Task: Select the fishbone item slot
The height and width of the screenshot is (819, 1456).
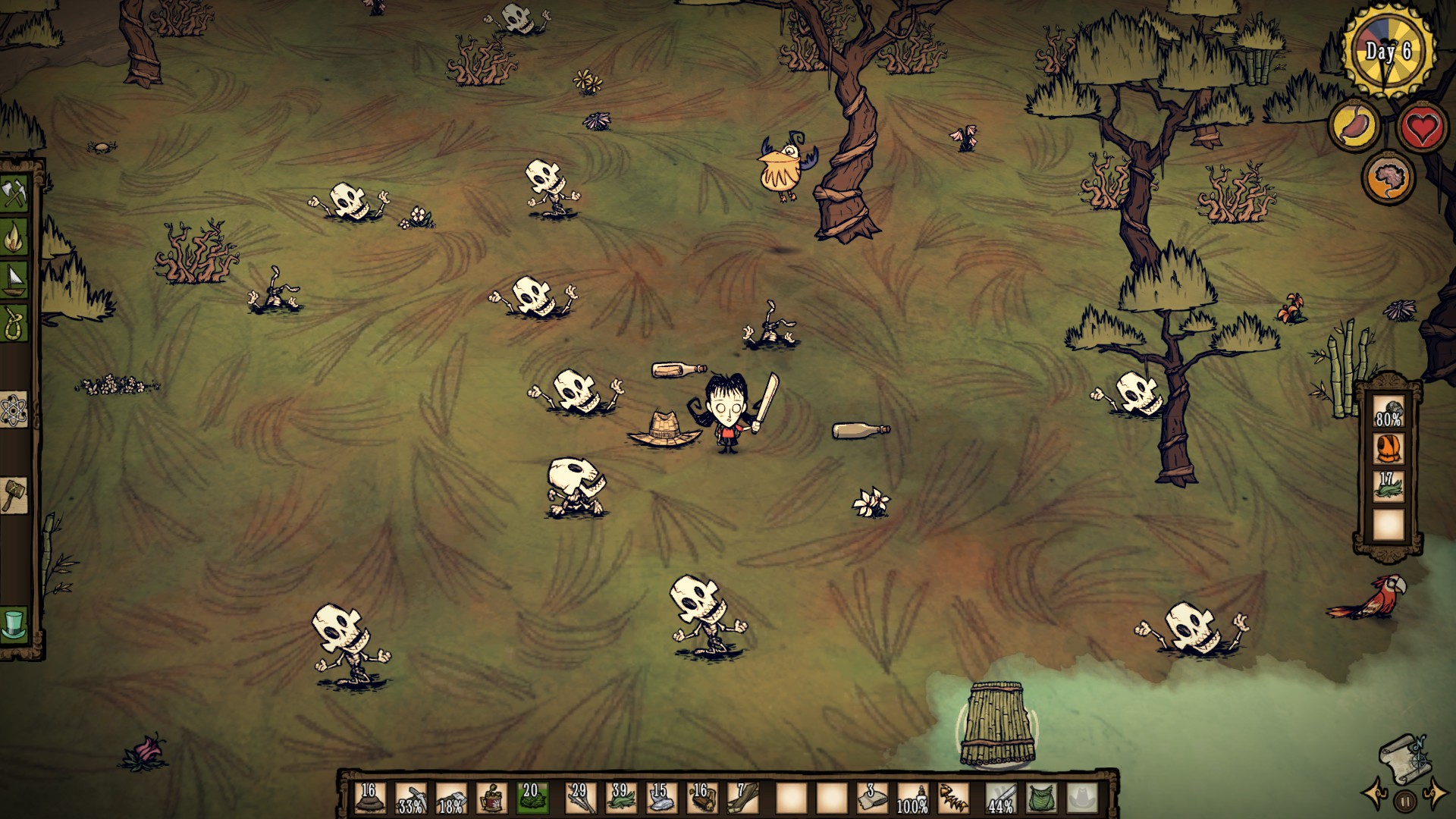Action: (x=953, y=799)
